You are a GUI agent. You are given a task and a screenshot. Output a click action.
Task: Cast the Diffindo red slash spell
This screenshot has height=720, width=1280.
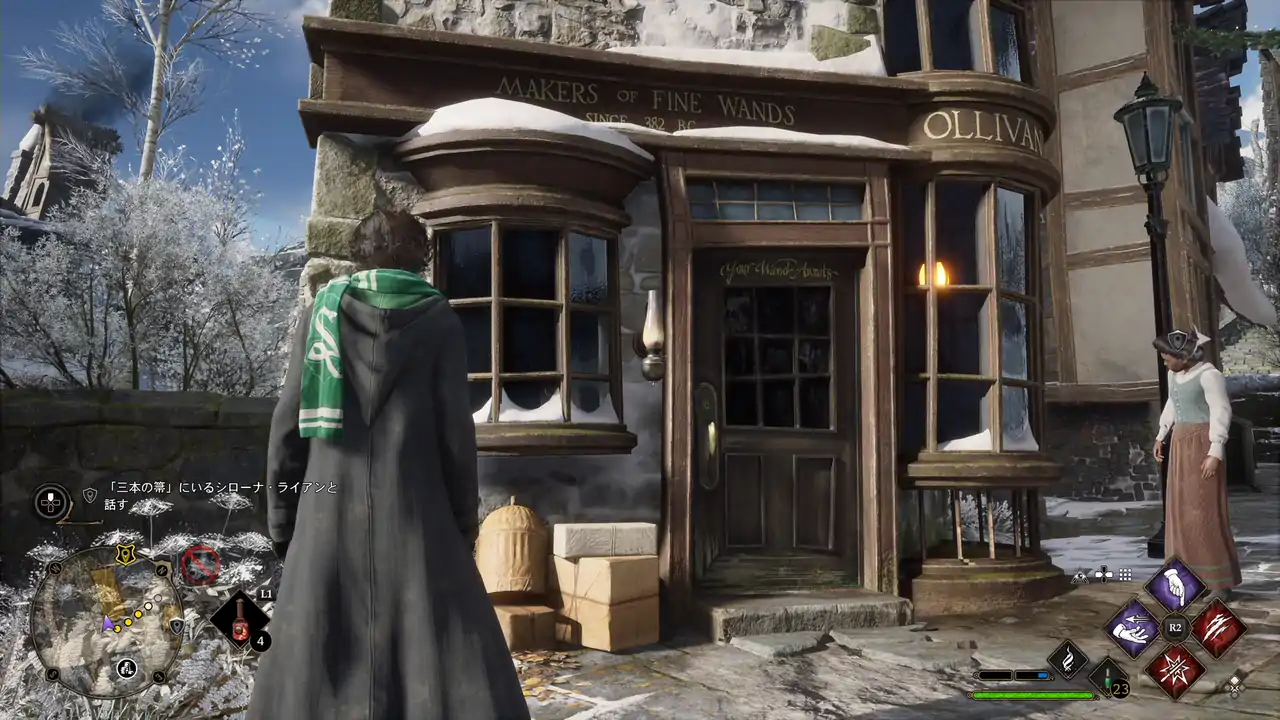[x=1218, y=628]
